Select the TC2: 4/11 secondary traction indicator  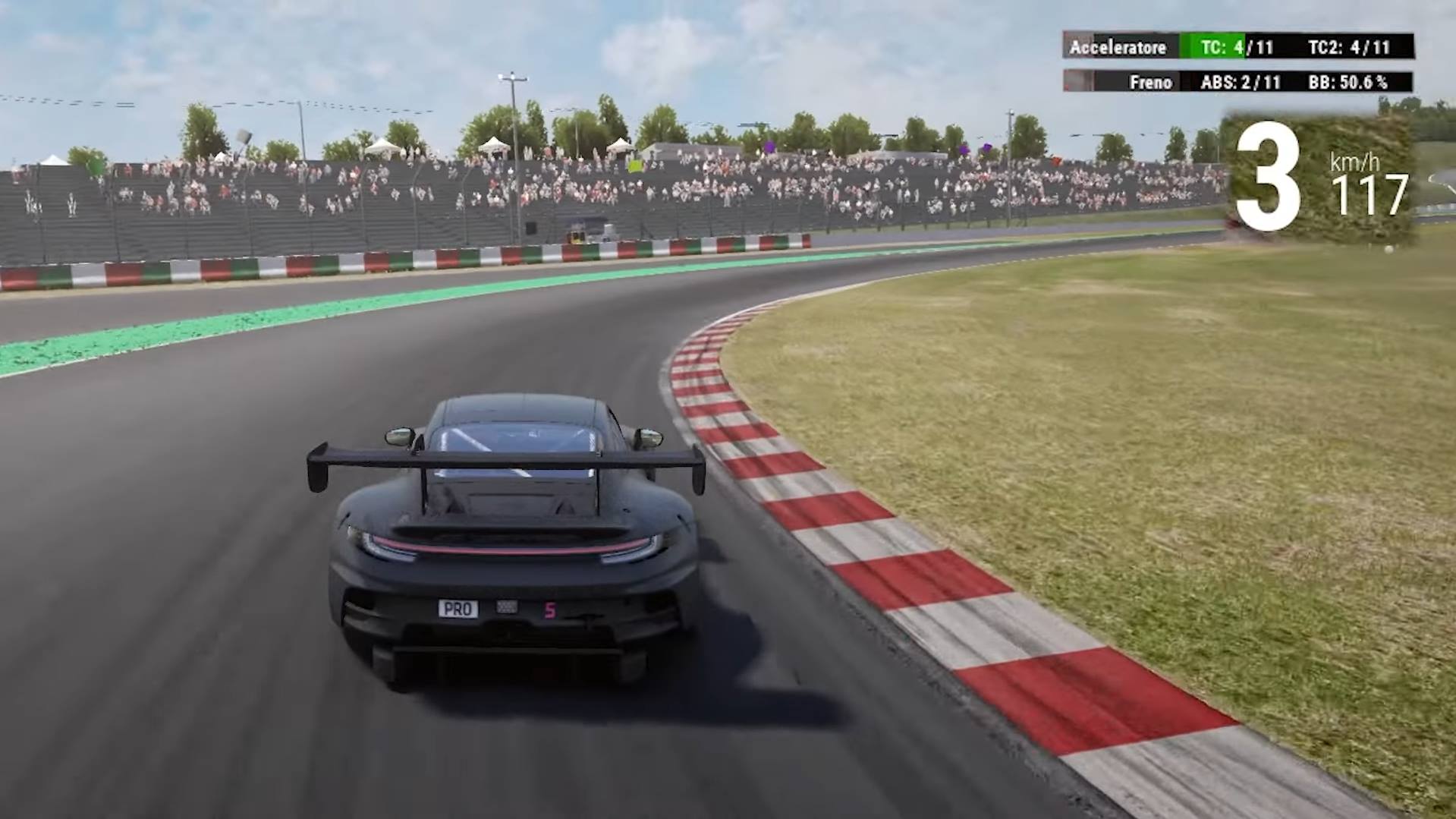[1350, 47]
